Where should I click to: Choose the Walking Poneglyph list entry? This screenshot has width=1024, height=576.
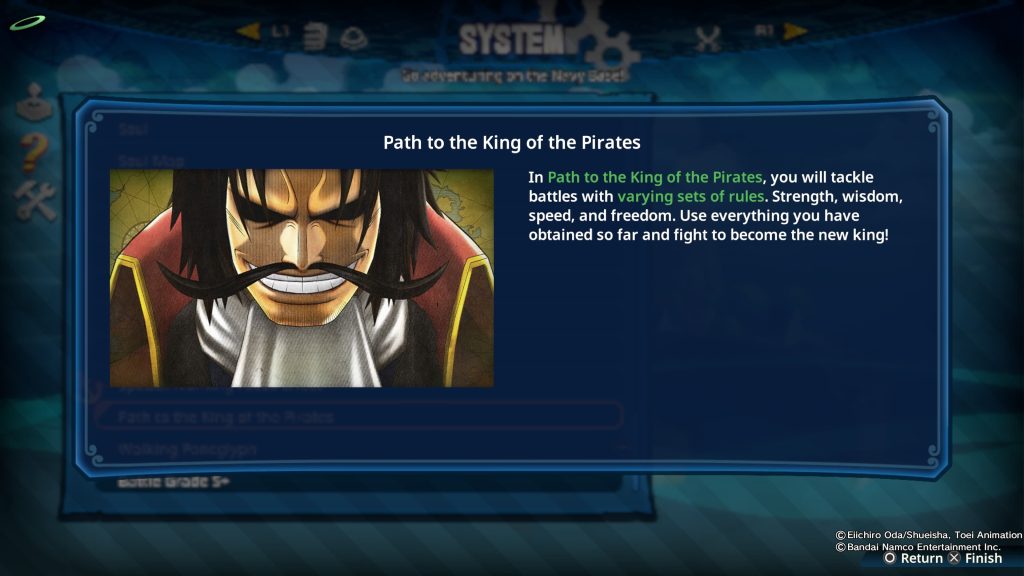pyautogui.click(x=358, y=450)
